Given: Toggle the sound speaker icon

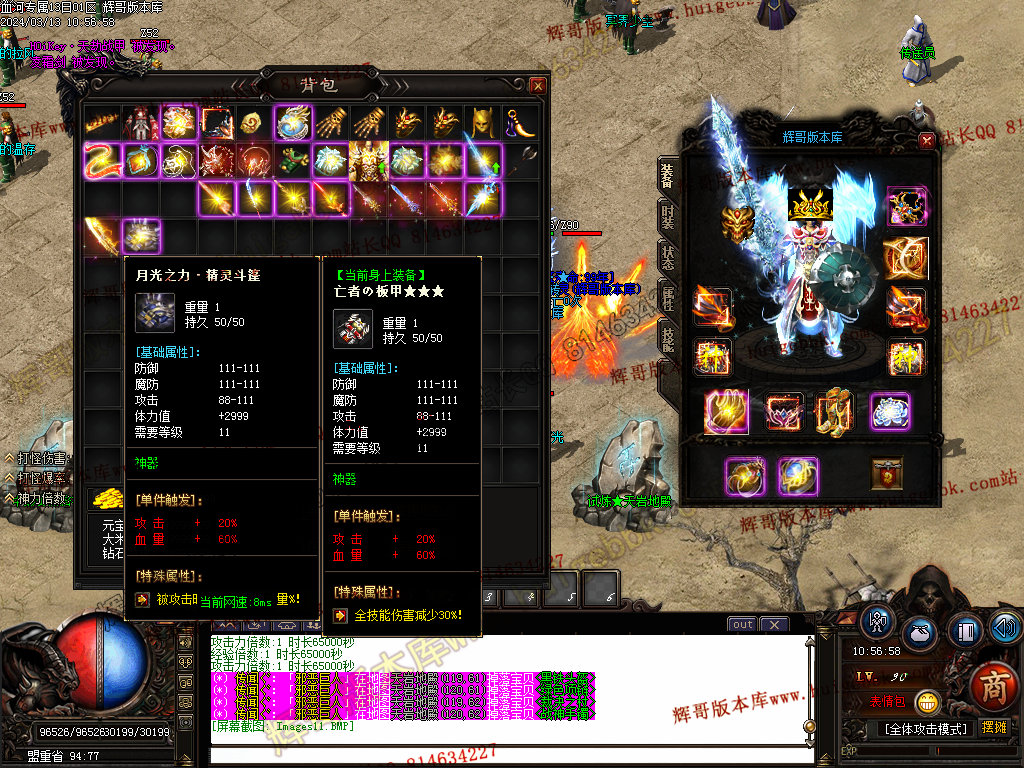Looking at the screenshot, I should pos(1006,629).
